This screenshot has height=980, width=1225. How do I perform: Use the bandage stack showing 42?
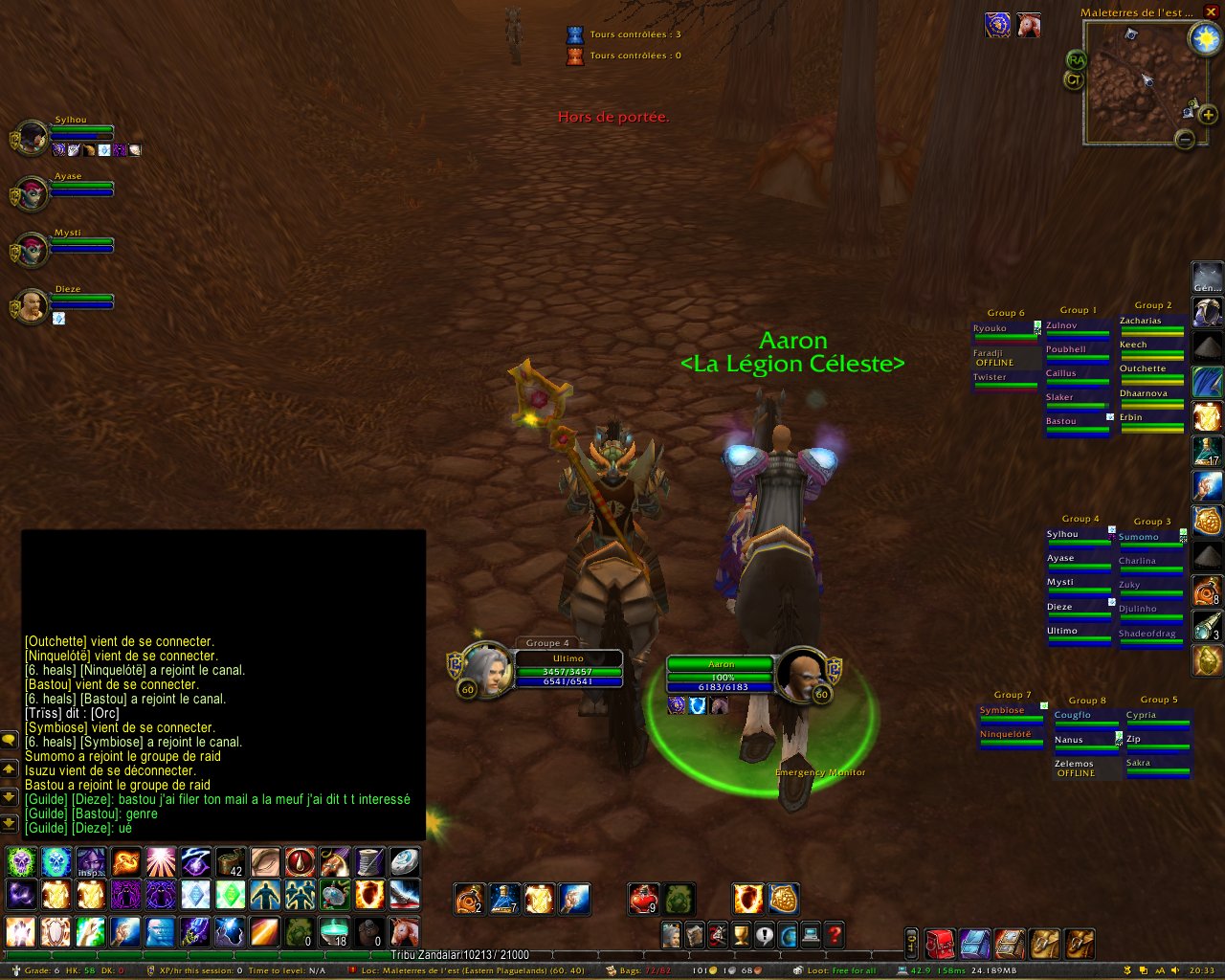coord(230,861)
